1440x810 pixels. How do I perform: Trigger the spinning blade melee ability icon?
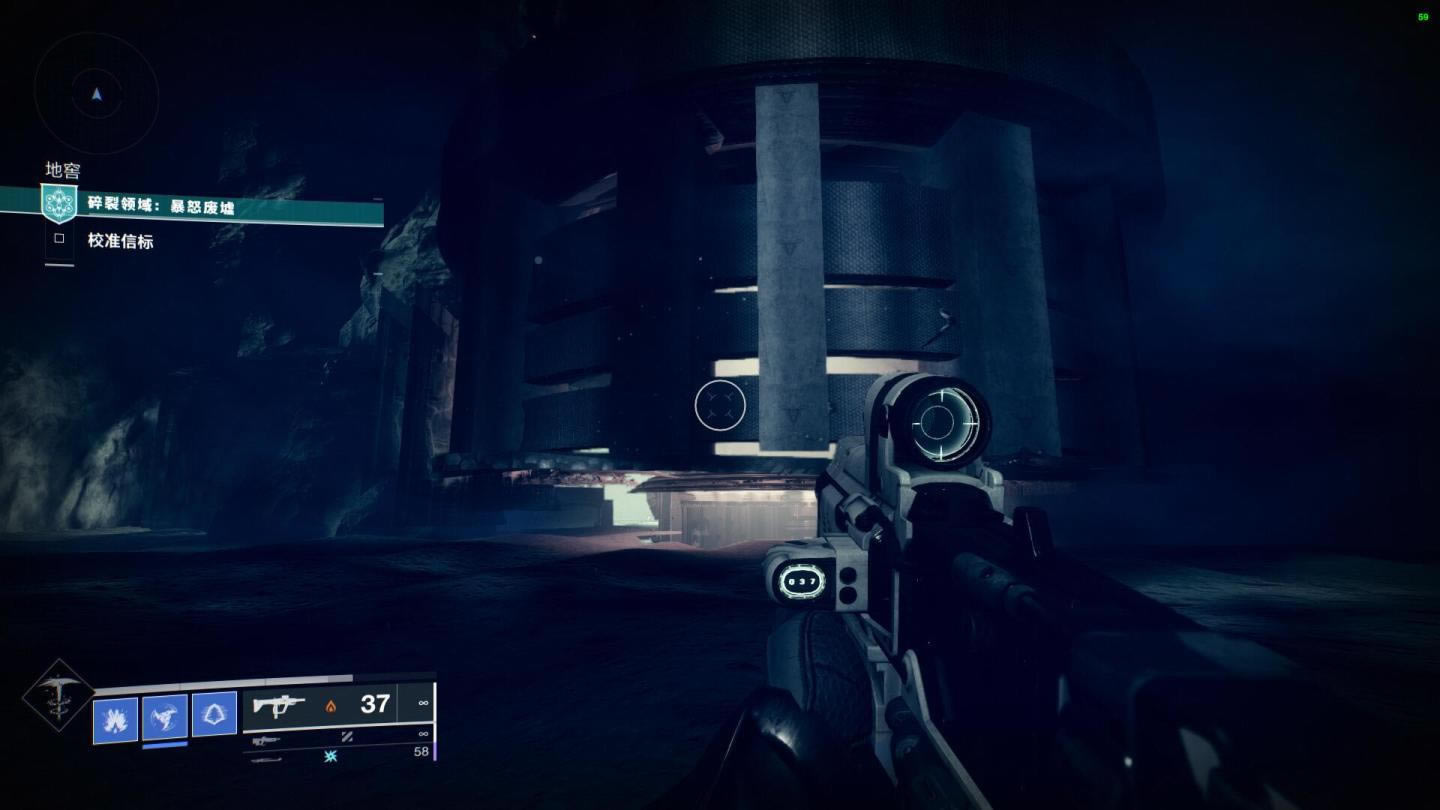(x=165, y=717)
